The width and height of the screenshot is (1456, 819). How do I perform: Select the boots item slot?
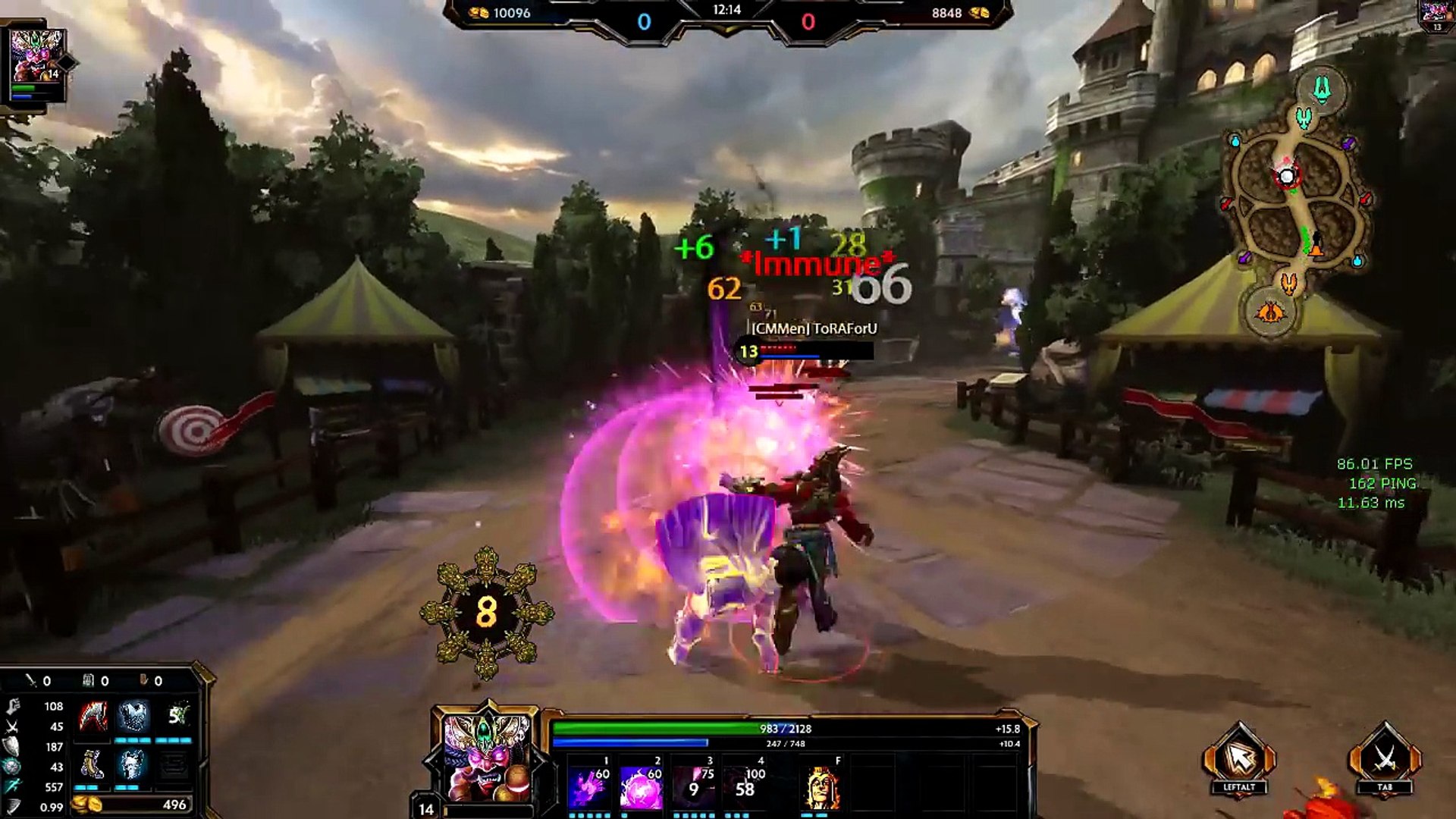[x=93, y=764]
